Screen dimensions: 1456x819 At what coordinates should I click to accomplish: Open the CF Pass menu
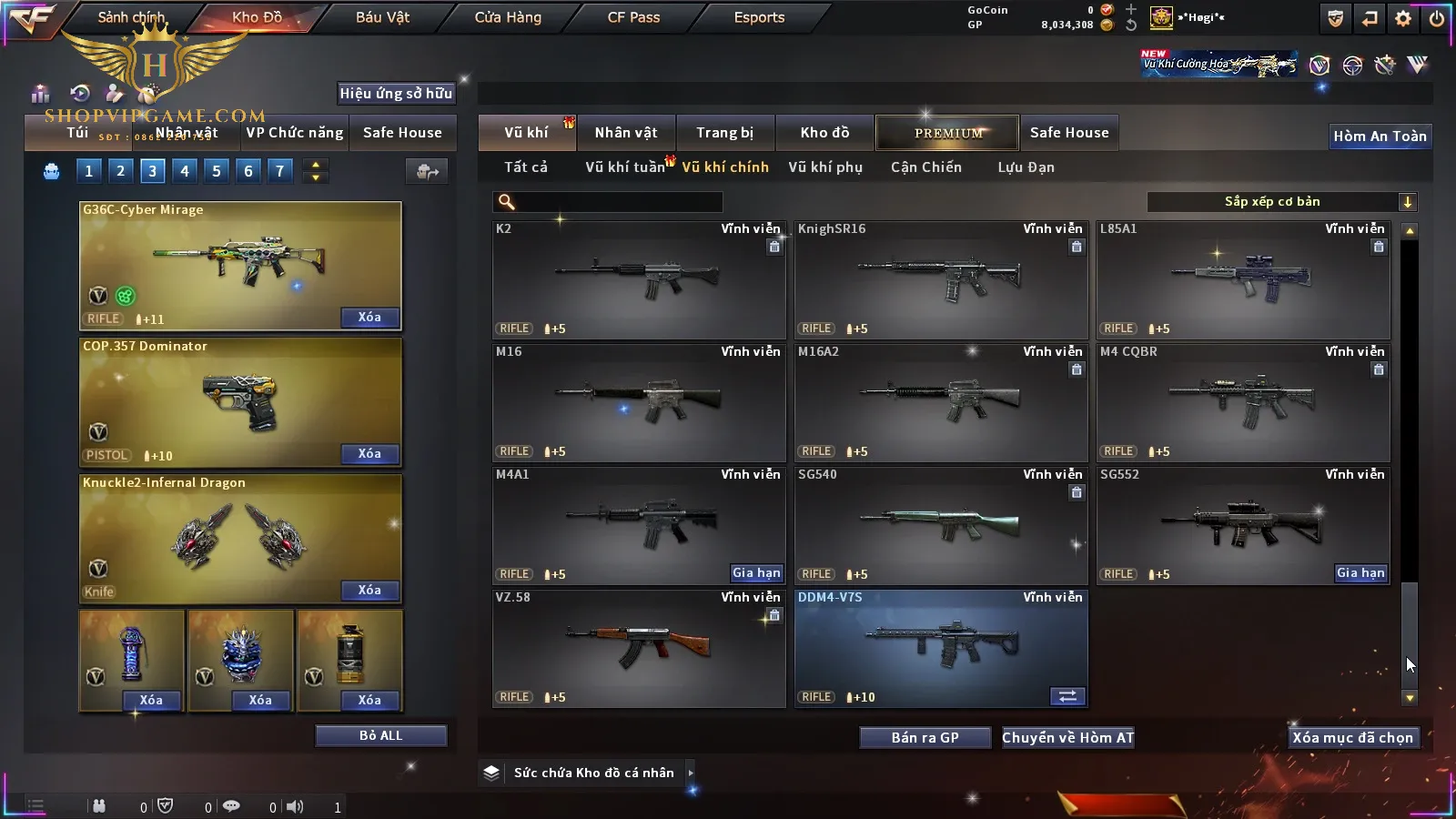pos(633,17)
